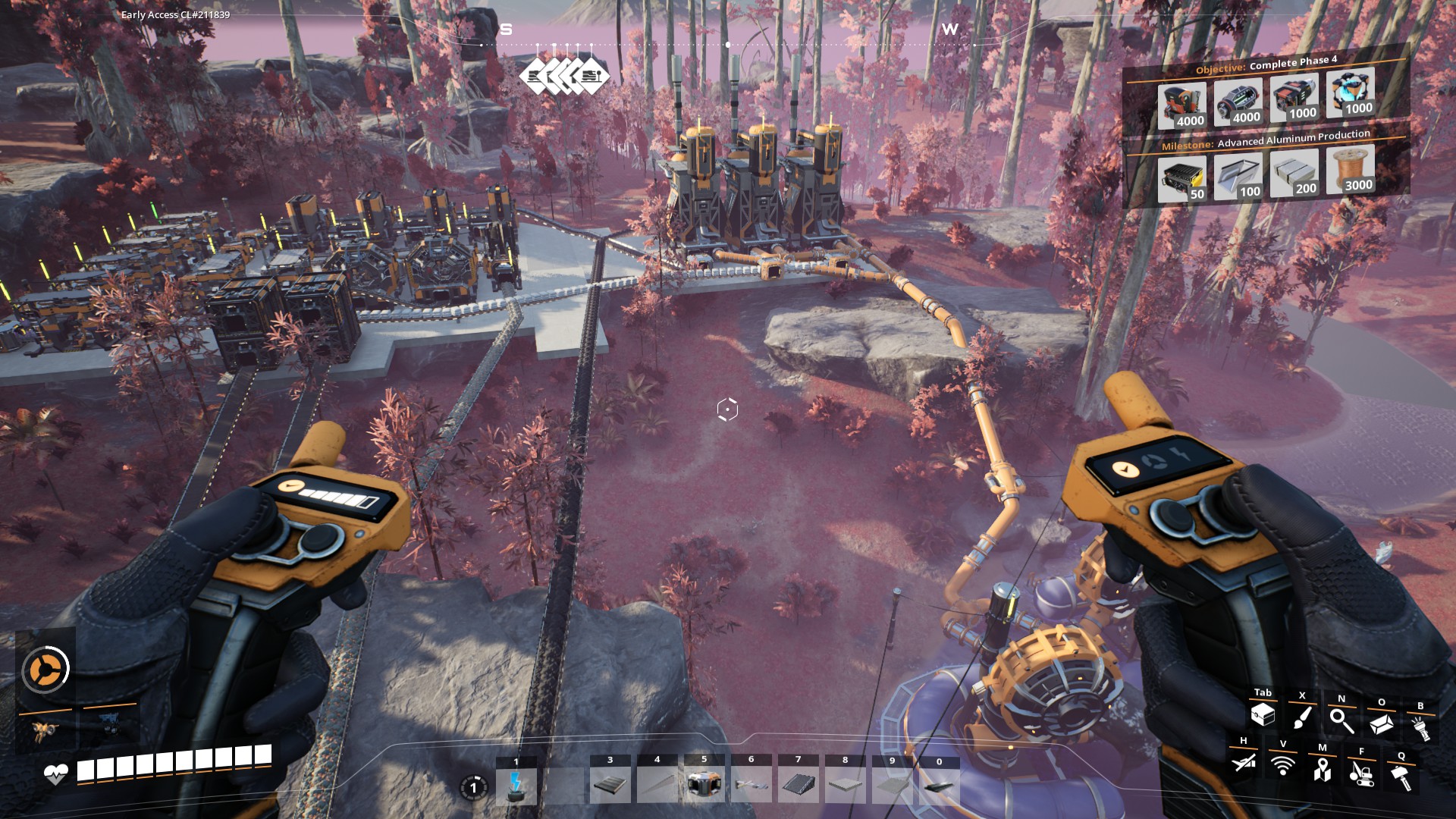Toggle the hover flight mode icon
This screenshot has width=1456, height=819.
1244,761
